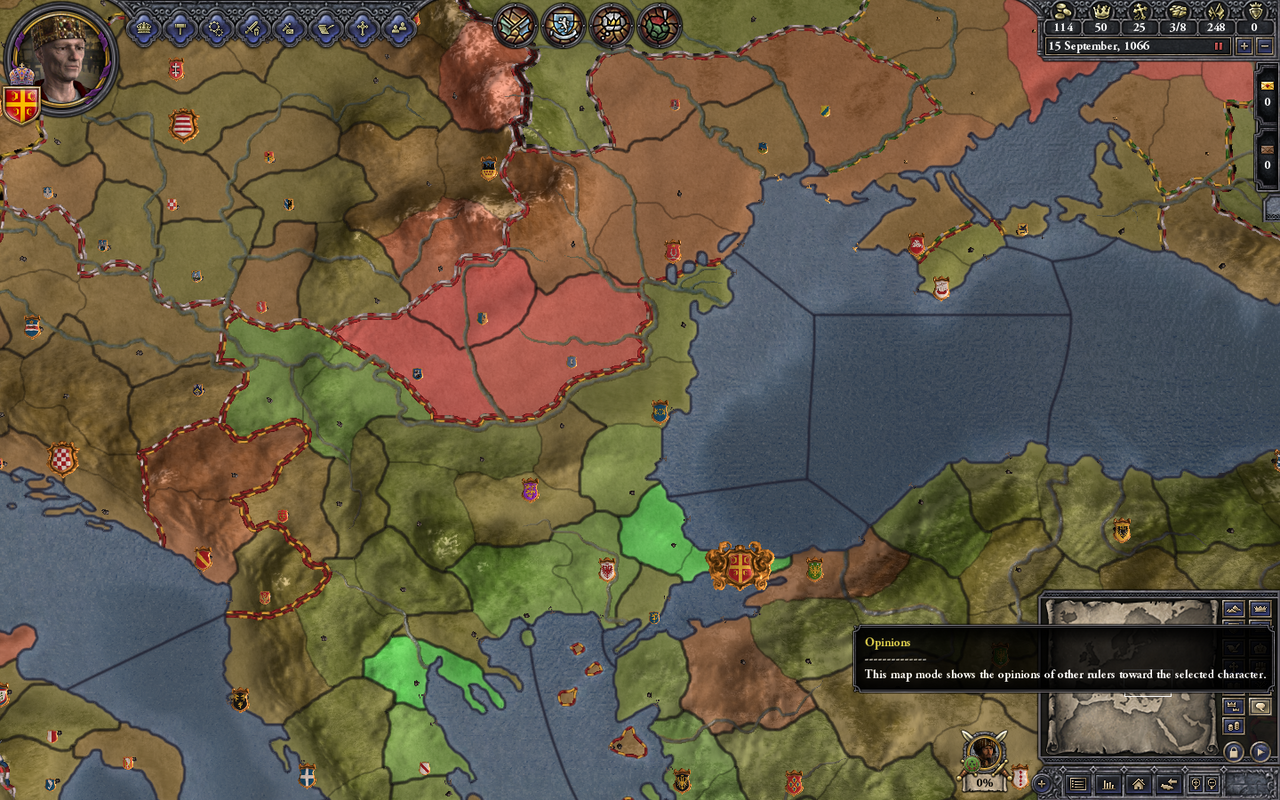Open the Military tab with sword icon

252,27
